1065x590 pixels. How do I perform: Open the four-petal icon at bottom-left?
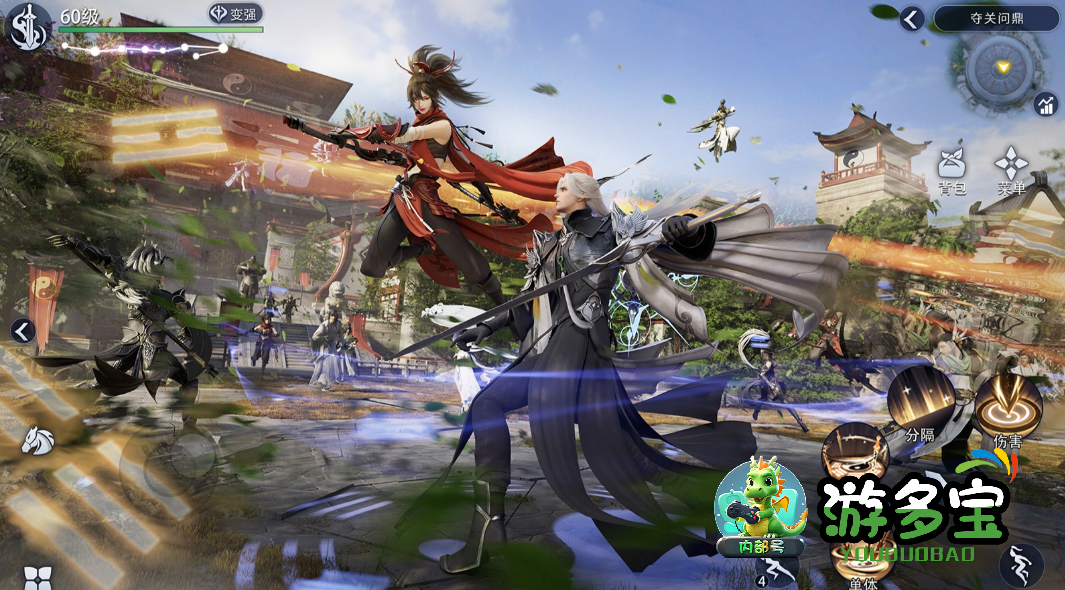point(37,578)
